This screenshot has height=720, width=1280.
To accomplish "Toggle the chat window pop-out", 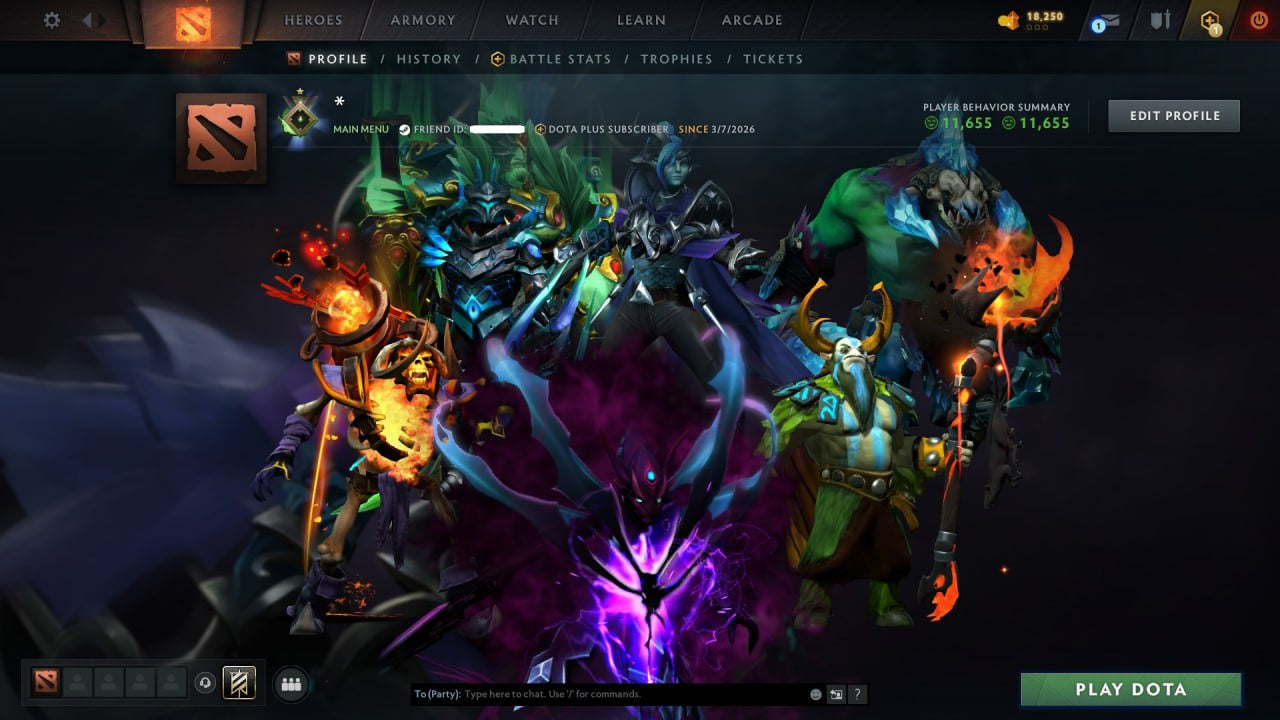I will tap(836, 693).
